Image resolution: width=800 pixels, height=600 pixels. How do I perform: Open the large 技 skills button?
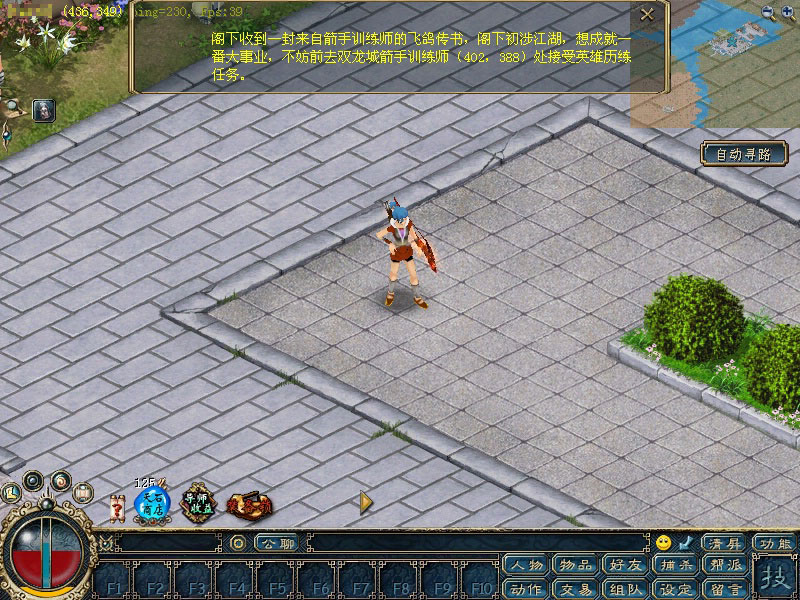(x=773, y=578)
